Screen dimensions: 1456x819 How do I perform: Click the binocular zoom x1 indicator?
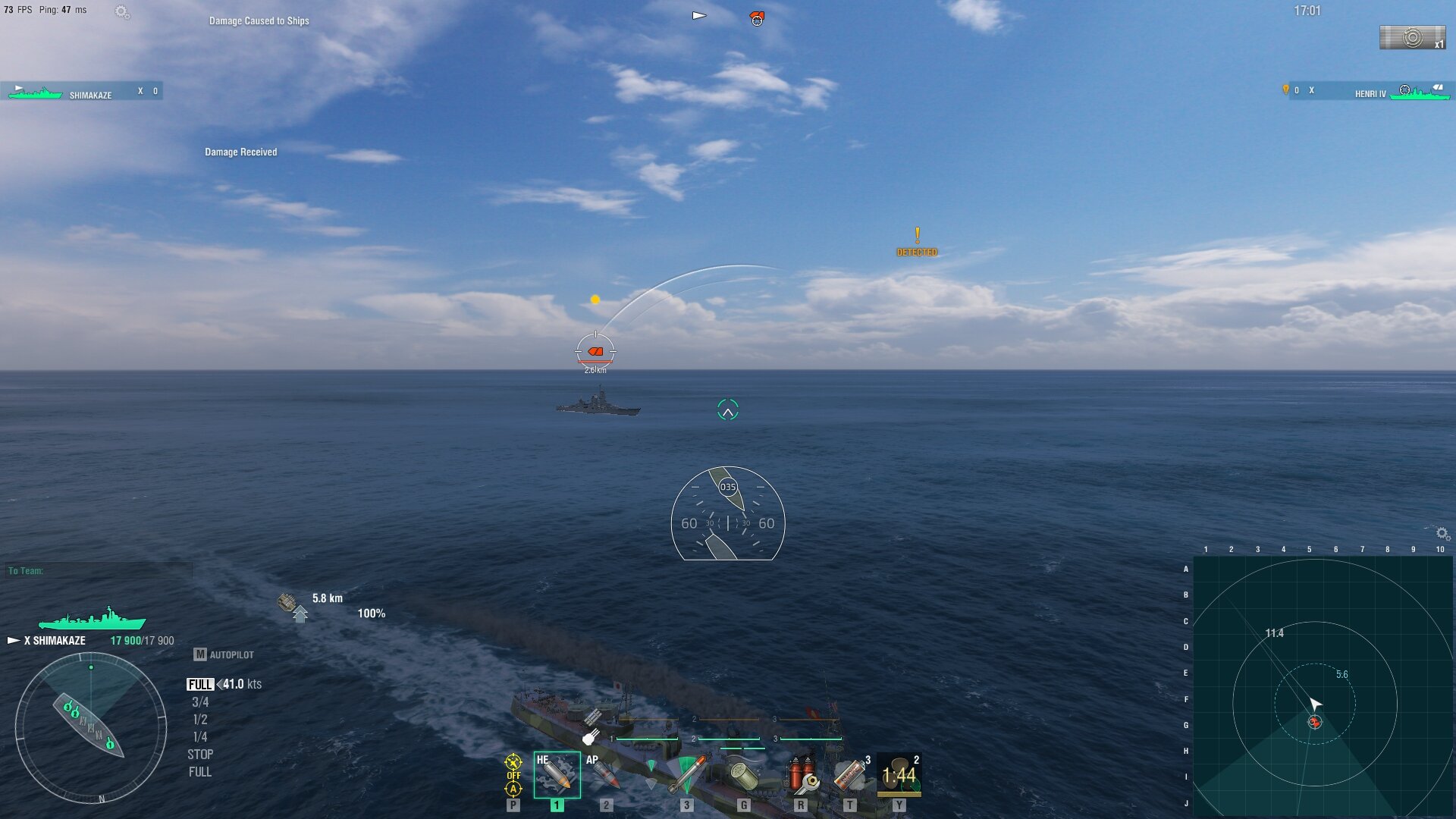[1412, 38]
